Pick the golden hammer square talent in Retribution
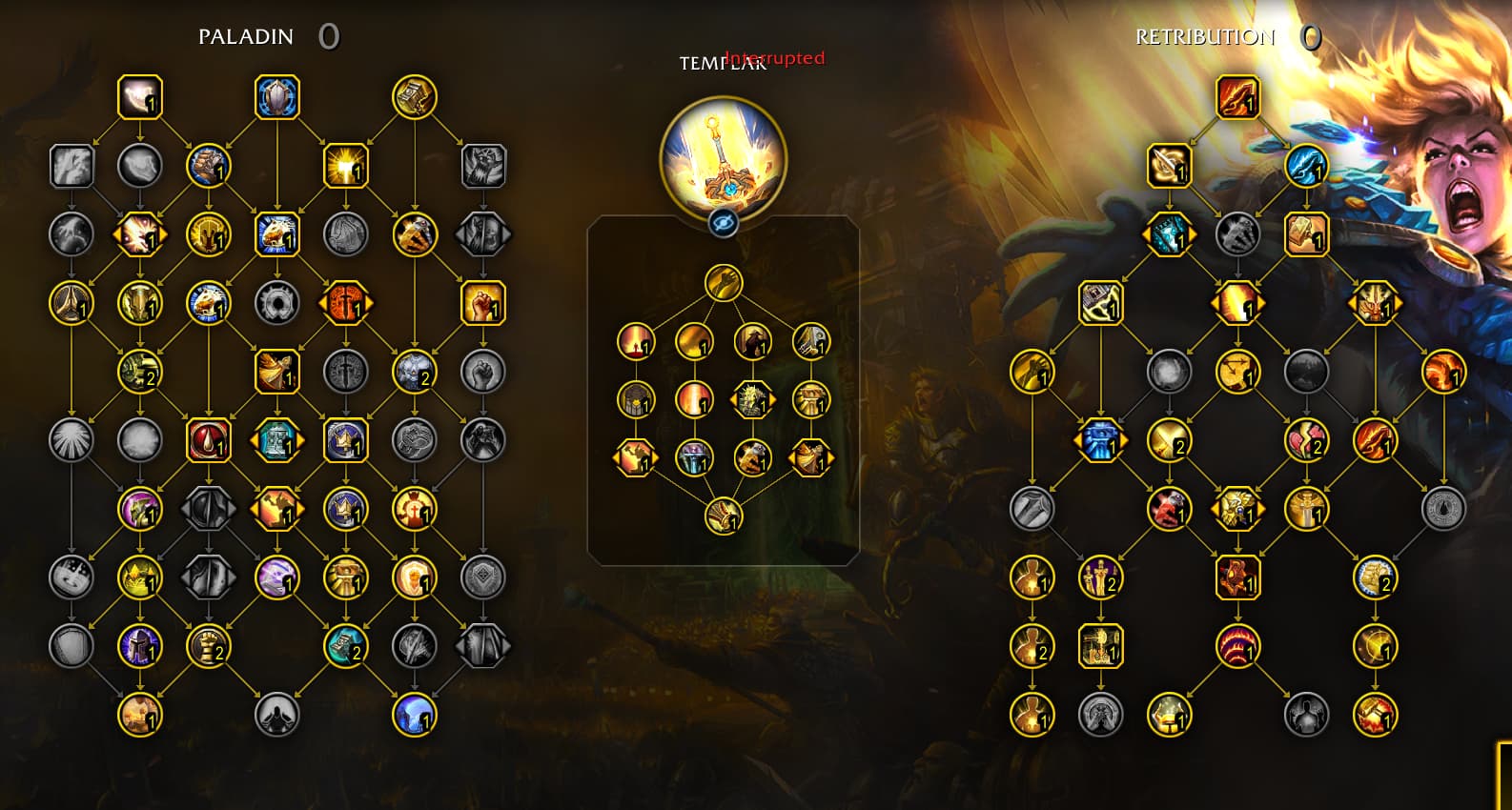This screenshot has width=1512, height=810. pos(1306,234)
